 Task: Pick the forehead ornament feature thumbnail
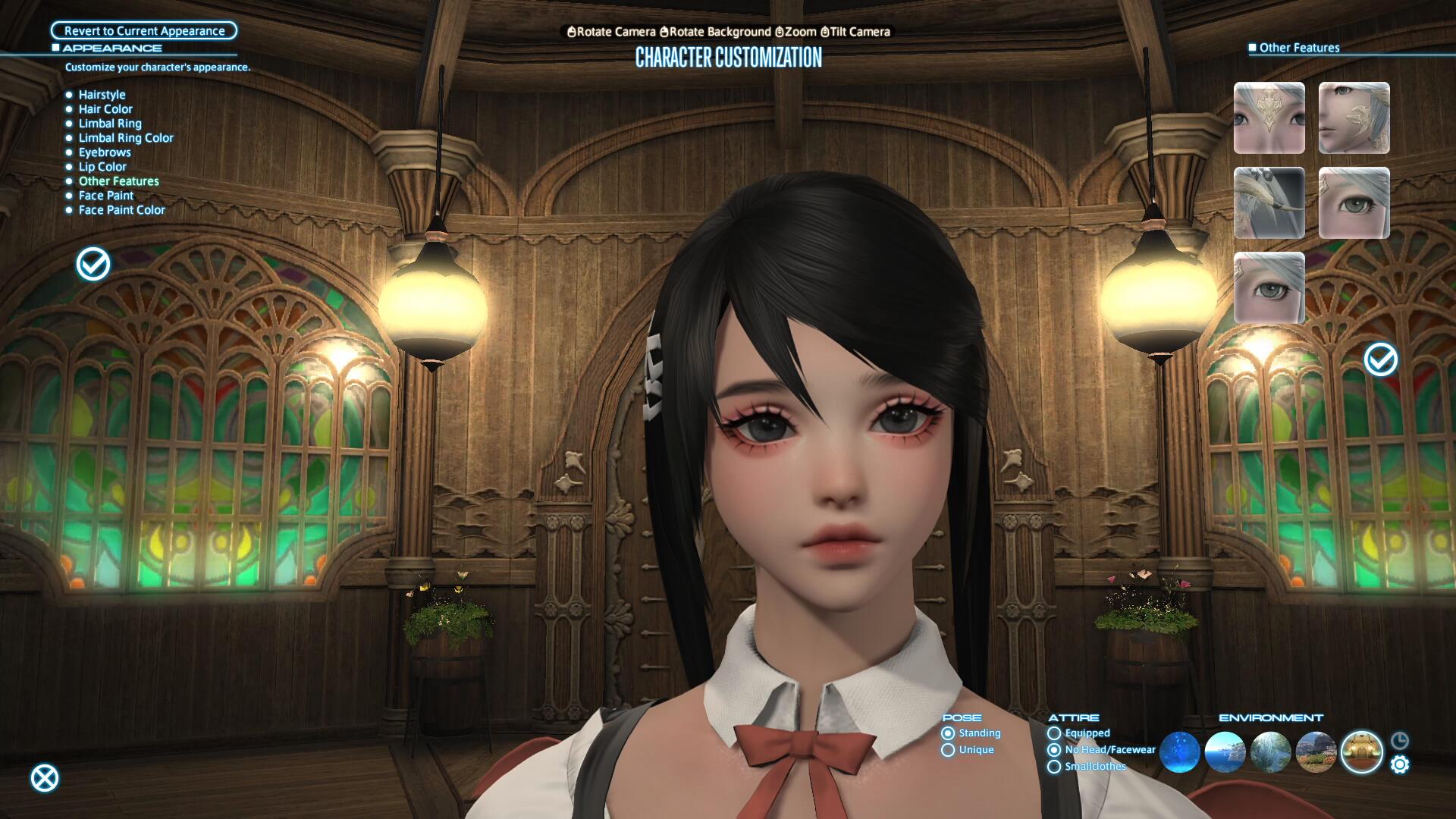click(1269, 118)
